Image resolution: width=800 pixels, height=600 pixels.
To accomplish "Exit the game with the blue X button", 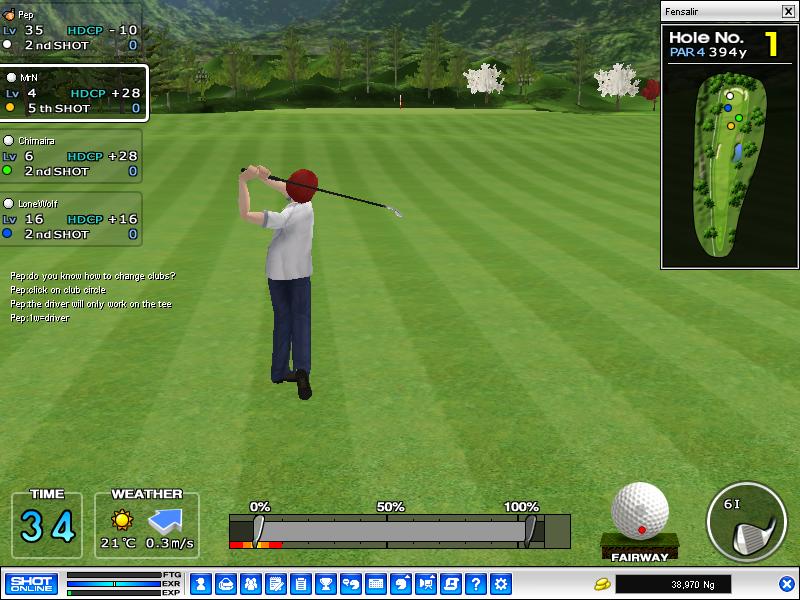I will tap(787, 583).
